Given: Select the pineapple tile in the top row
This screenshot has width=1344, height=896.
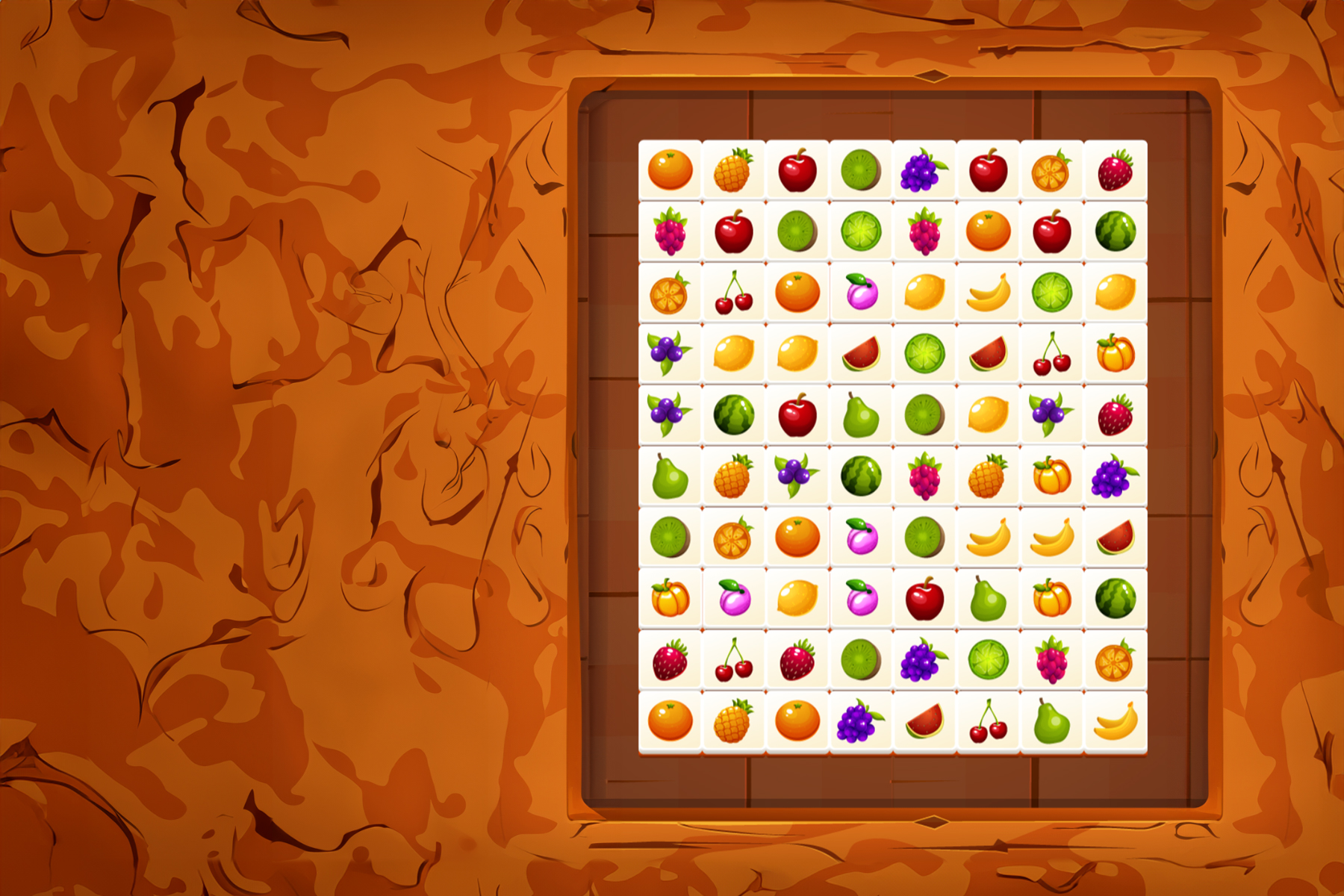Looking at the screenshot, I should click(733, 170).
